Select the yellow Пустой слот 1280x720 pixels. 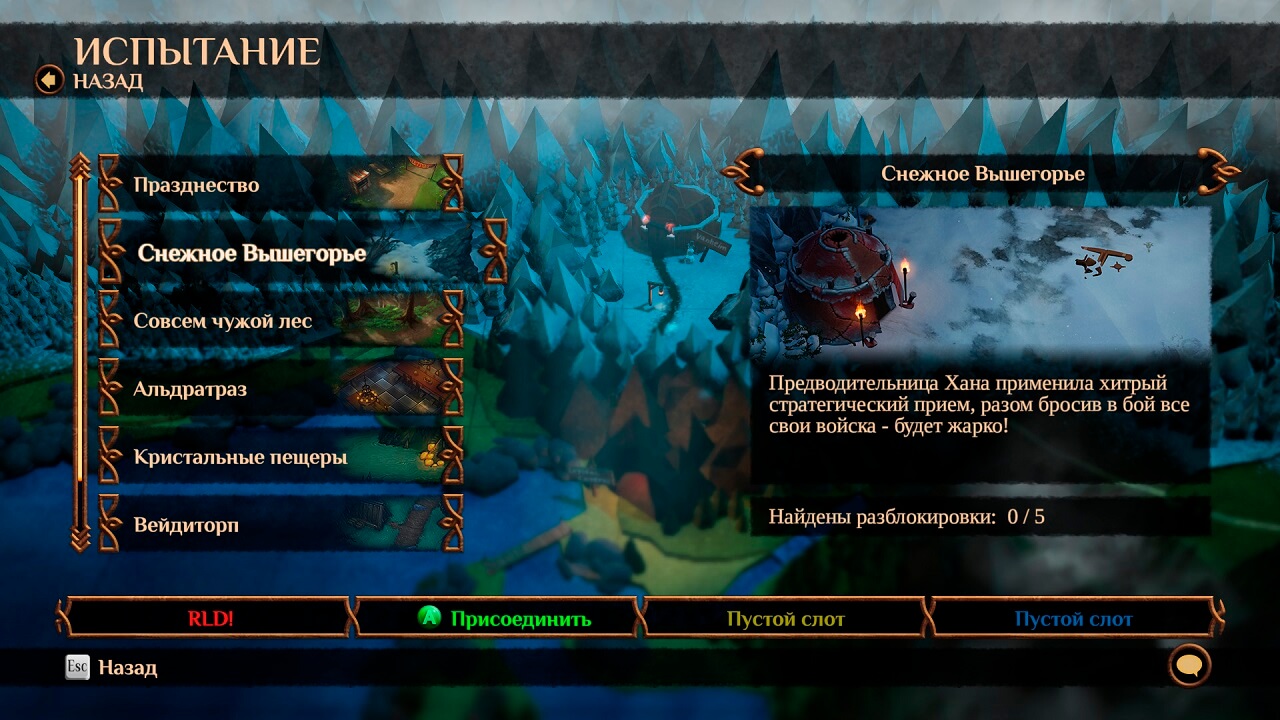(x=786, y=618)
